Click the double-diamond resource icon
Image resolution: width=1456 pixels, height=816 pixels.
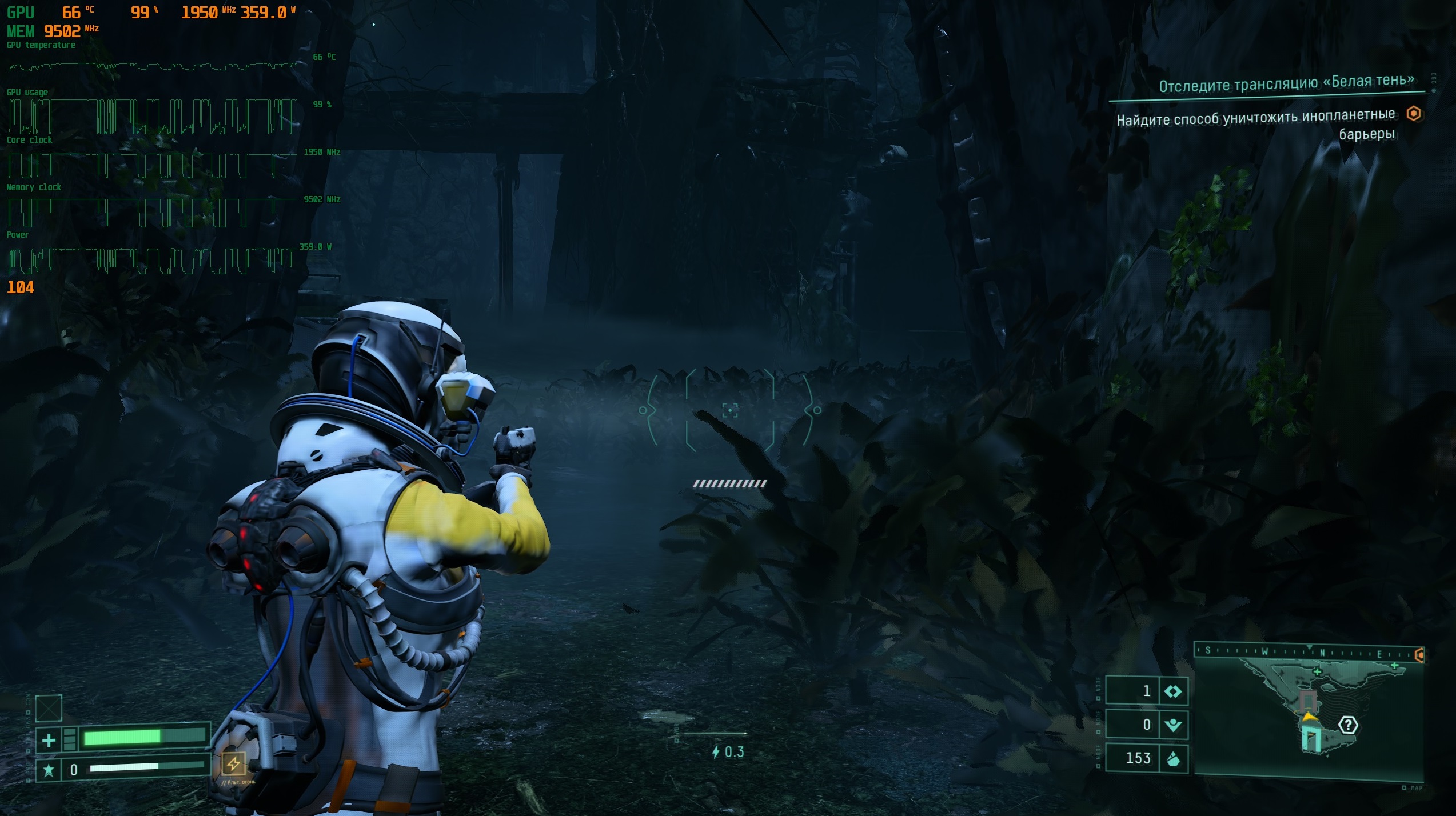click(x=1173, y=691)
